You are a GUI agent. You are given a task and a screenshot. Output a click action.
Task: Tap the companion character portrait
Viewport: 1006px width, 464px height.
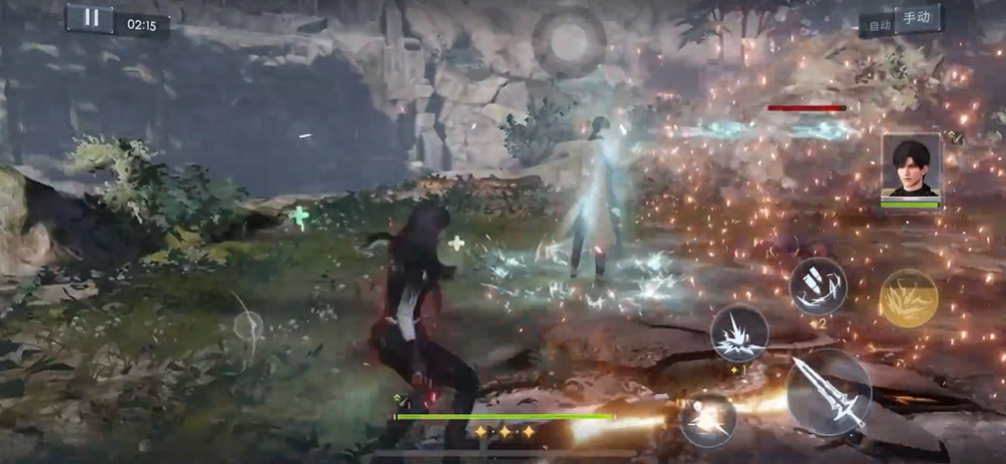click(910, 166)
